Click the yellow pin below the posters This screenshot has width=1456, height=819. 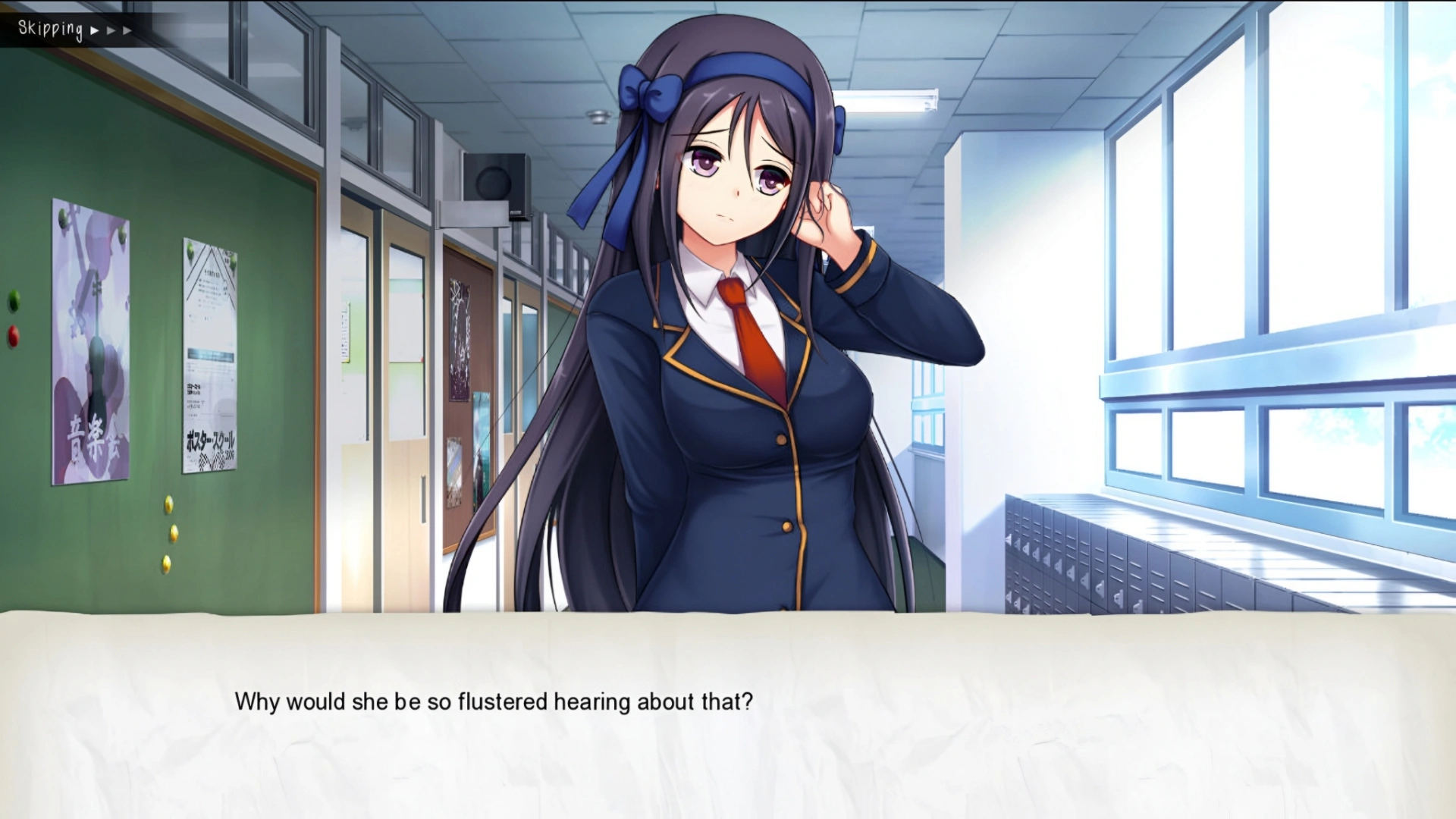coord(168,503)
